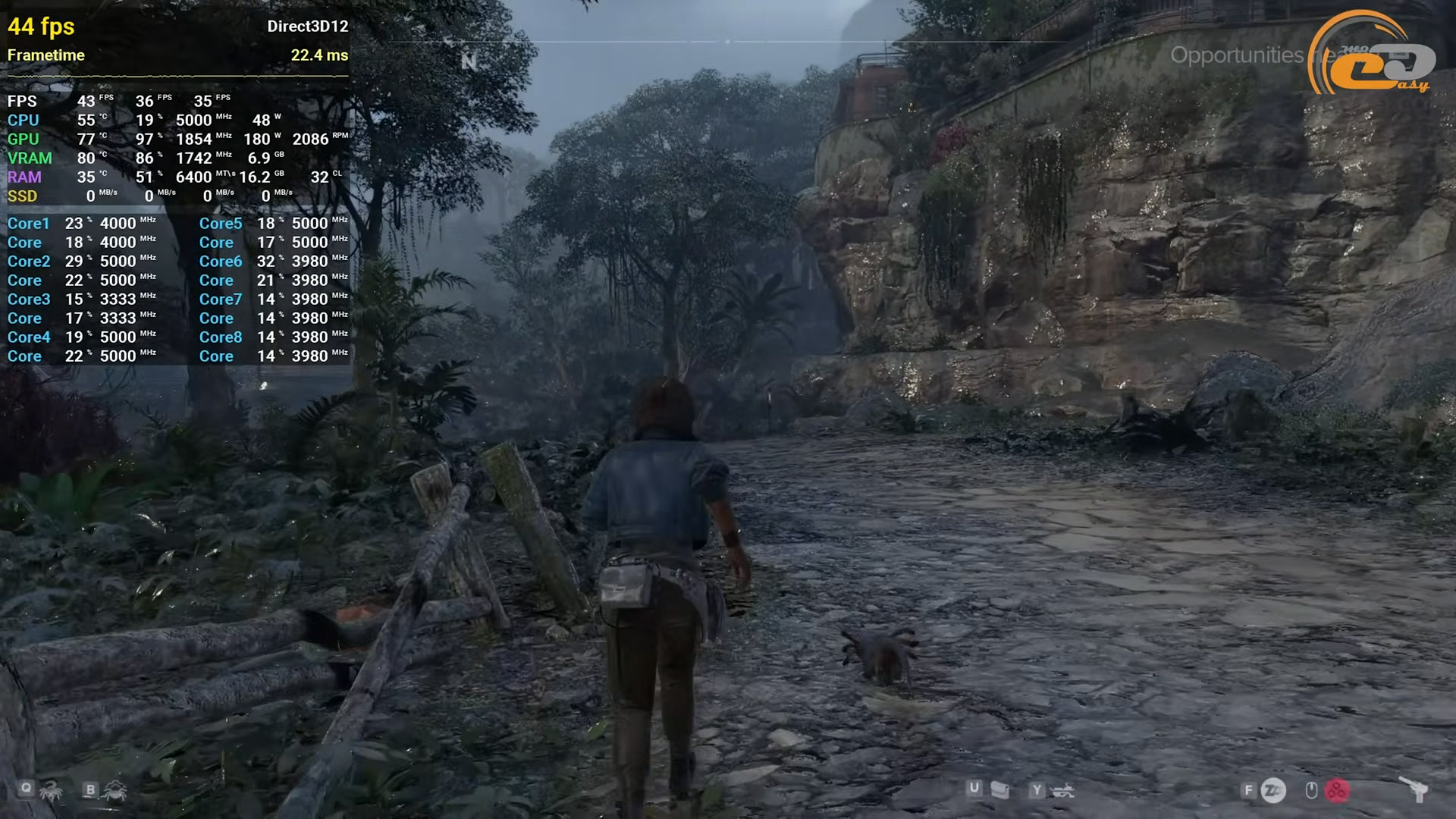The image size is (1456, 819).
Task: Select the scorpion companion icon
Action: (x=52, y=792)
